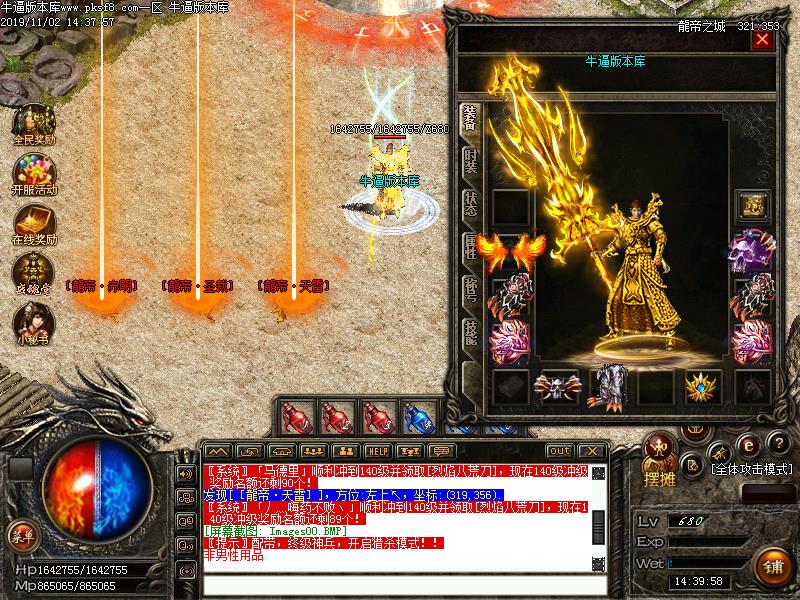Use the blue mana potion slot
800x600 pixels.
419,416
